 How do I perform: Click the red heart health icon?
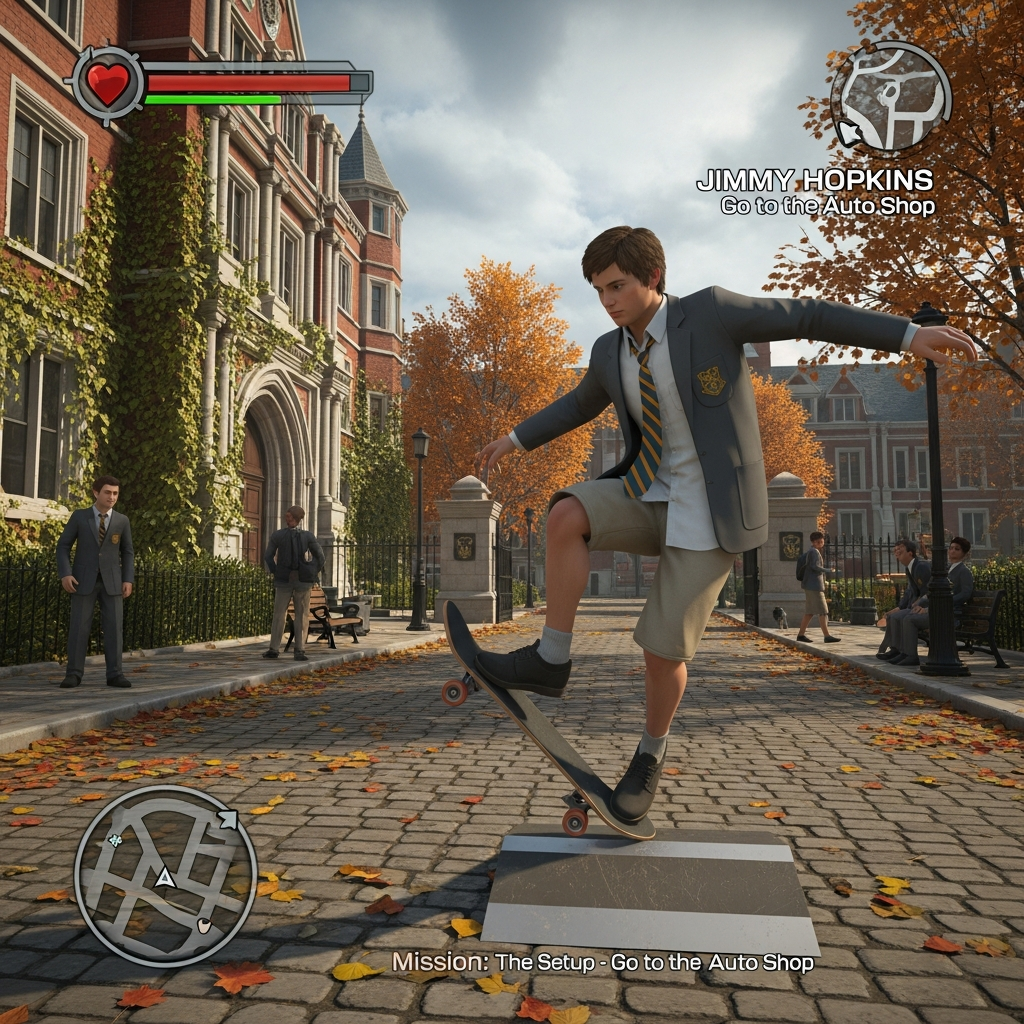108,84
